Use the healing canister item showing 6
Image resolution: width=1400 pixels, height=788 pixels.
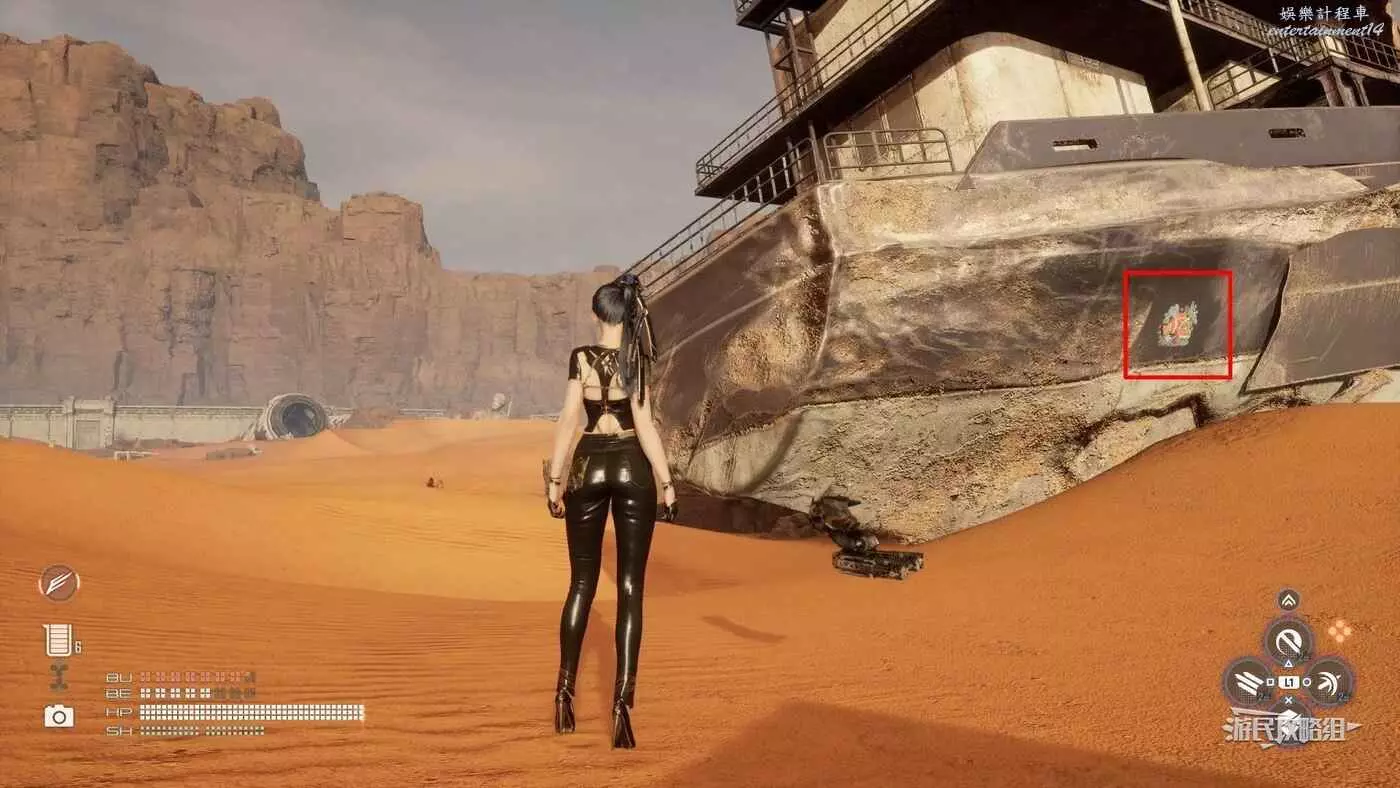(x=59, y=640)
